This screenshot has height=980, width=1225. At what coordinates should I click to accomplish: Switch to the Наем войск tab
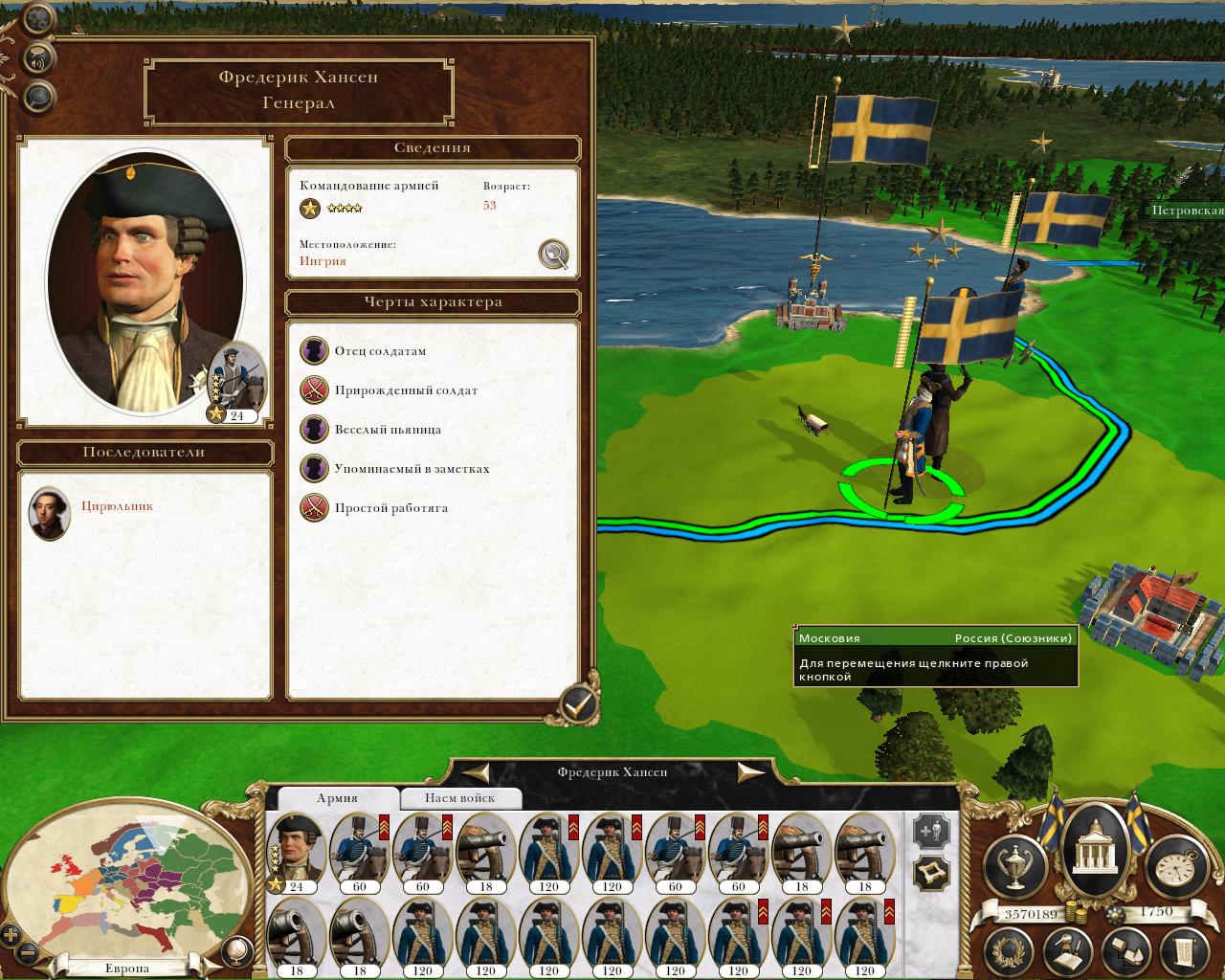460,798
